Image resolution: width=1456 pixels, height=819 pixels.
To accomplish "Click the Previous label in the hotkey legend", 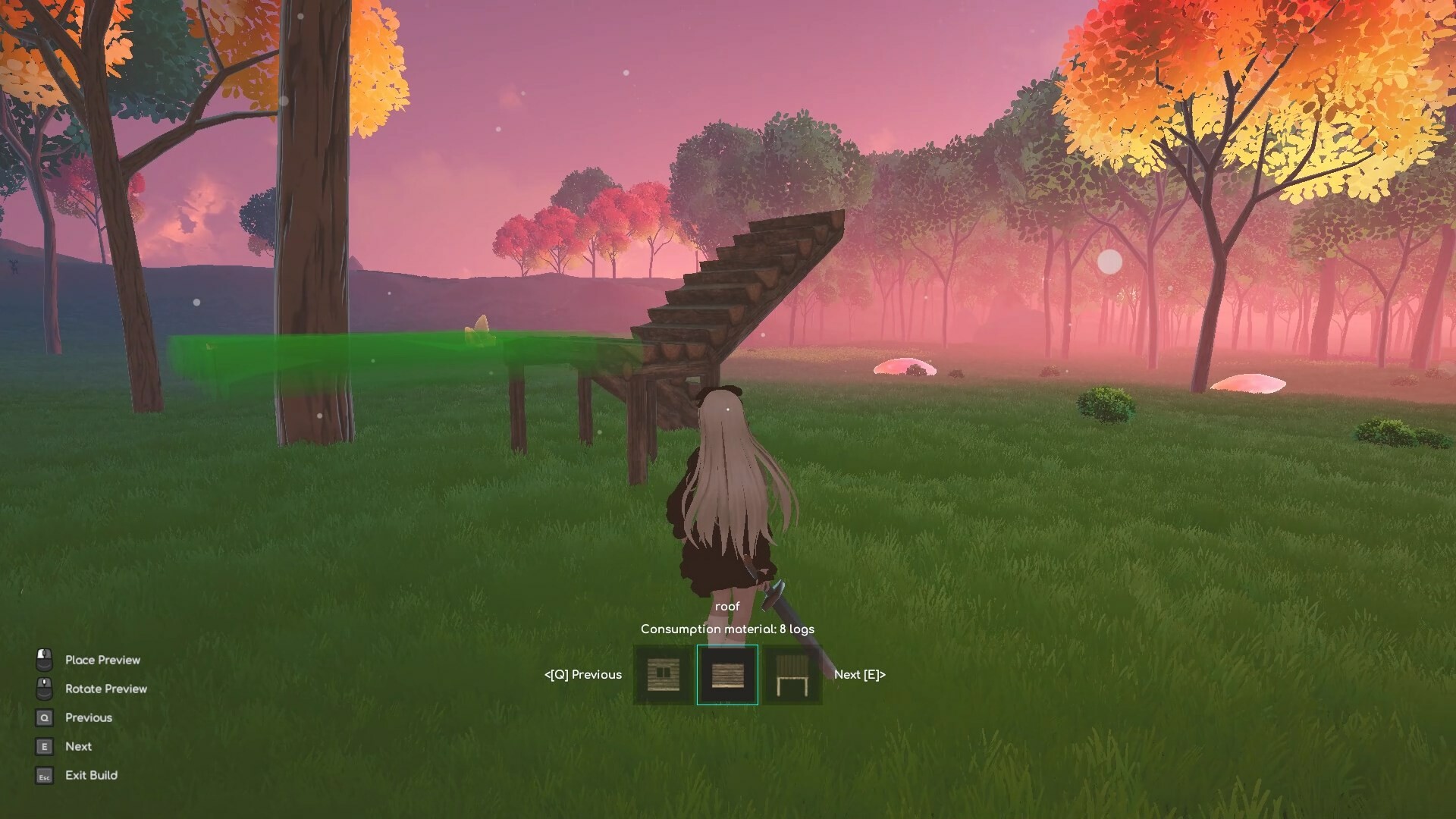I will pos(88,717).
